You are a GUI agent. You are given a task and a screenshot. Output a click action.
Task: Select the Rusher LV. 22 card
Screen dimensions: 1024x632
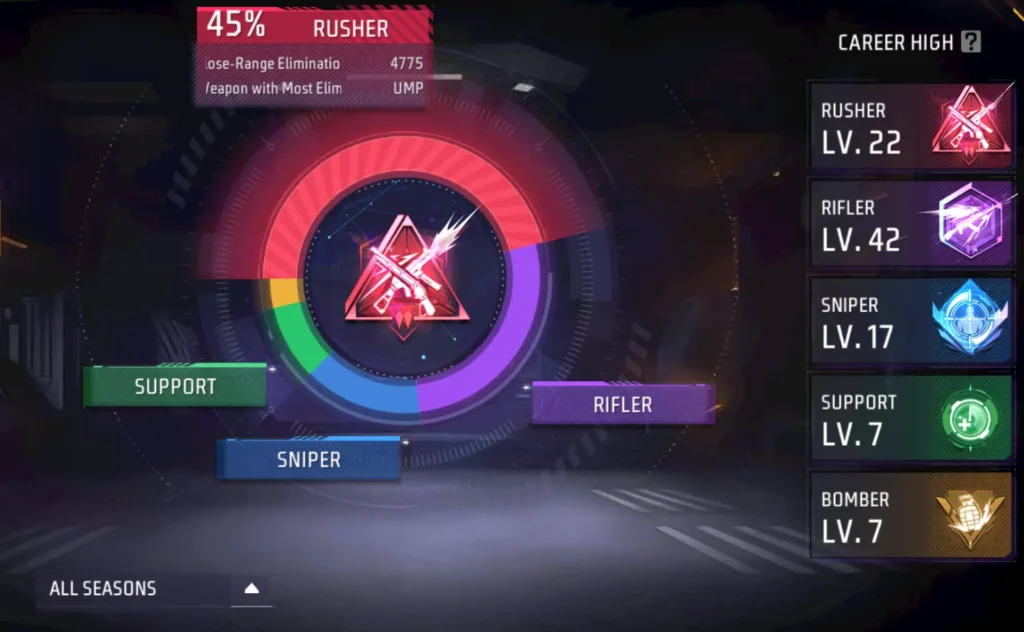click(911, 127)
